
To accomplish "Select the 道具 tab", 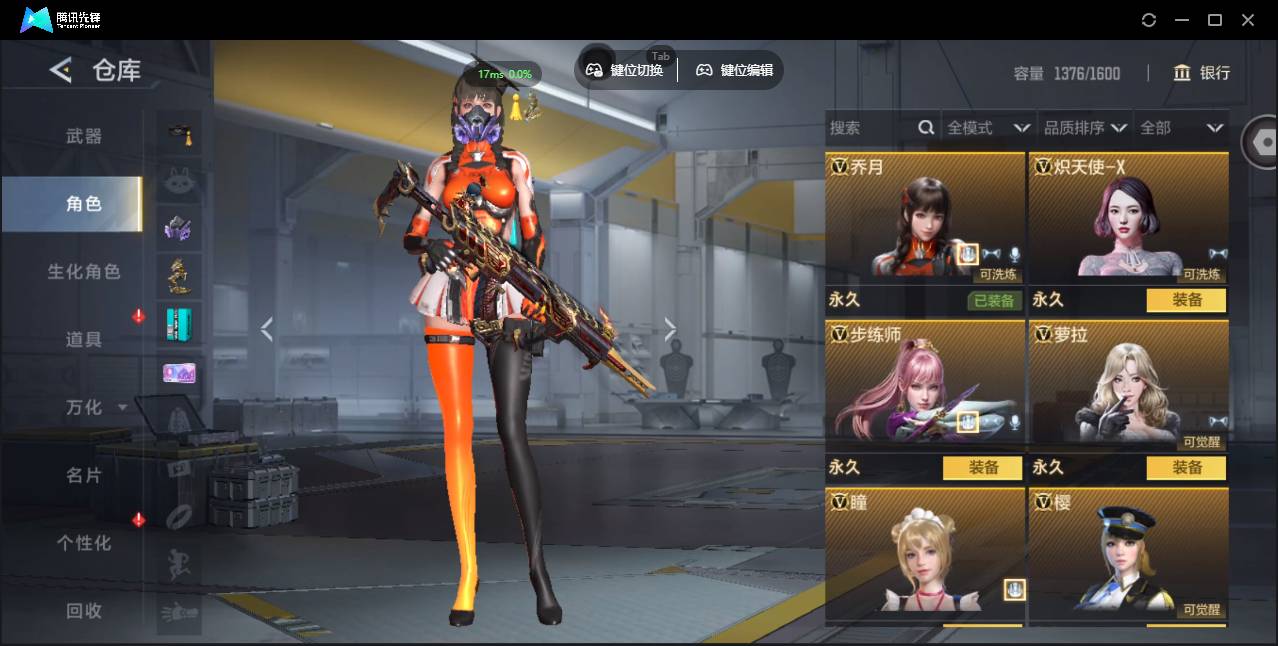I will point(84,340).
